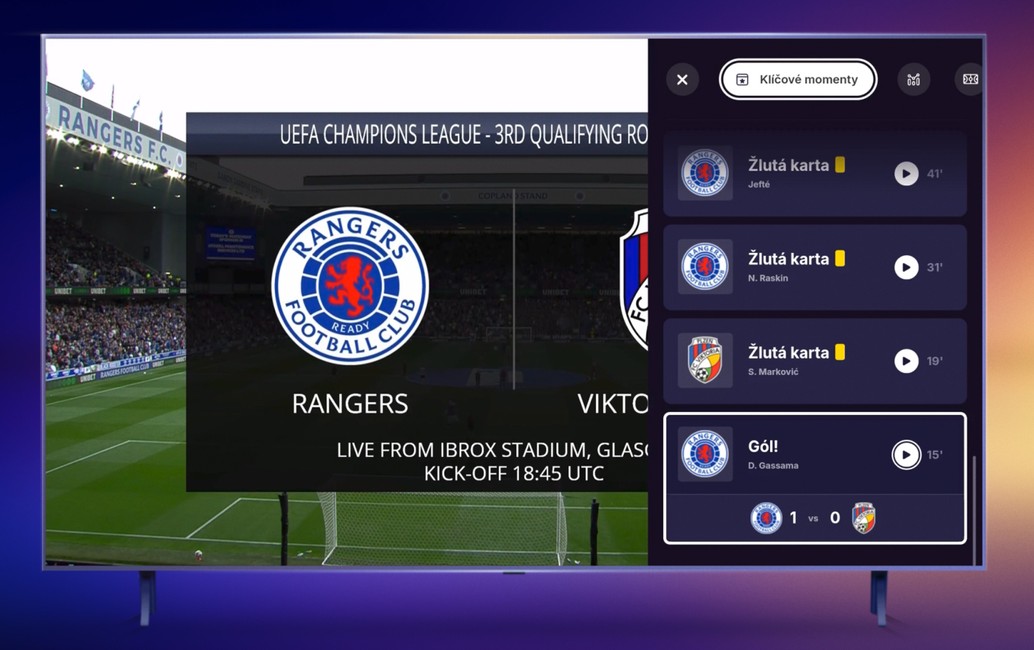The width and height of the screenshot is (1034, 650).
Task: Play S. Marković's yellow card moment
Action: click(906, 361)
